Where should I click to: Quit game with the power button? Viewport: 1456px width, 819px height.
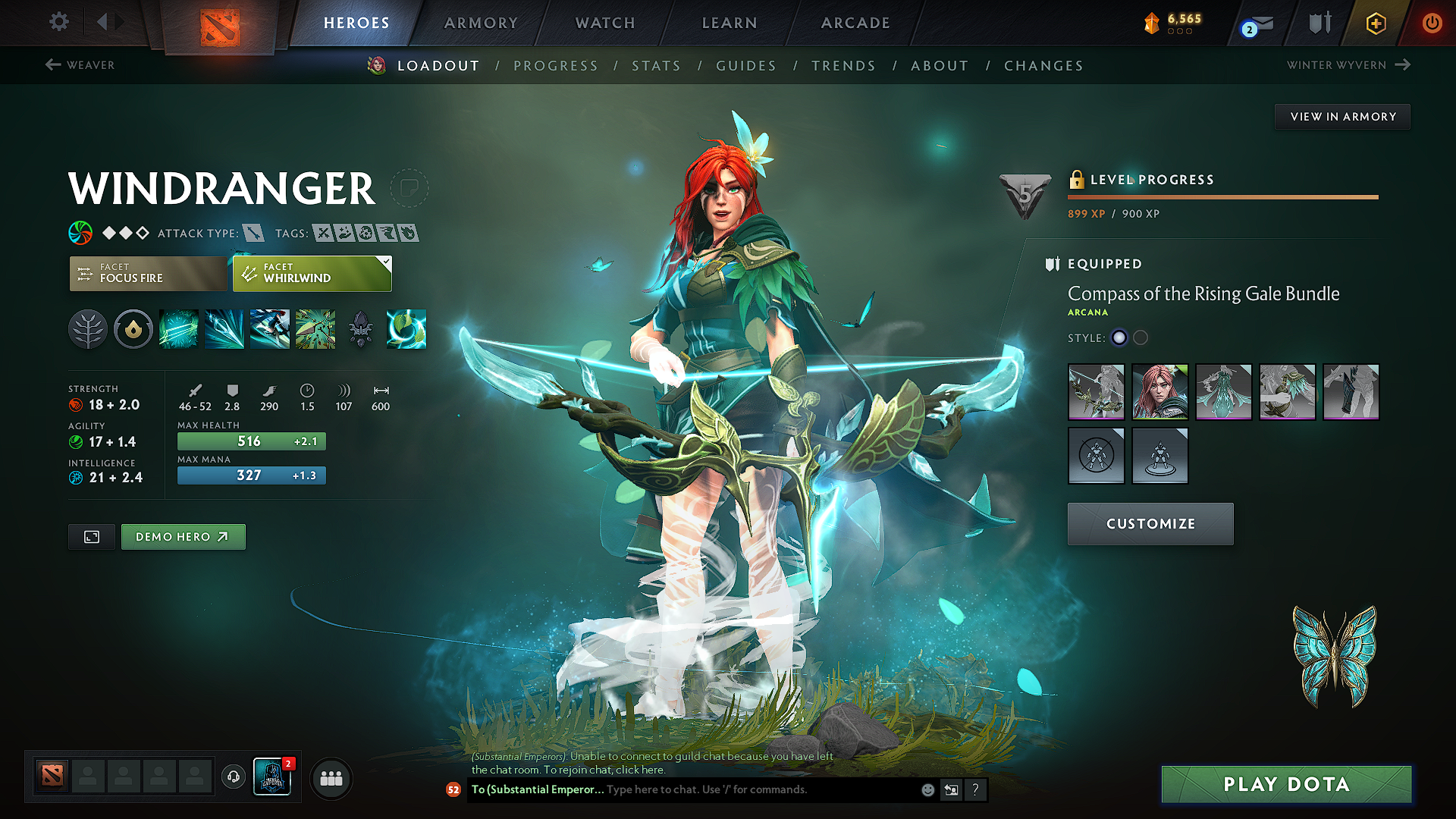tap(1432, 23)
